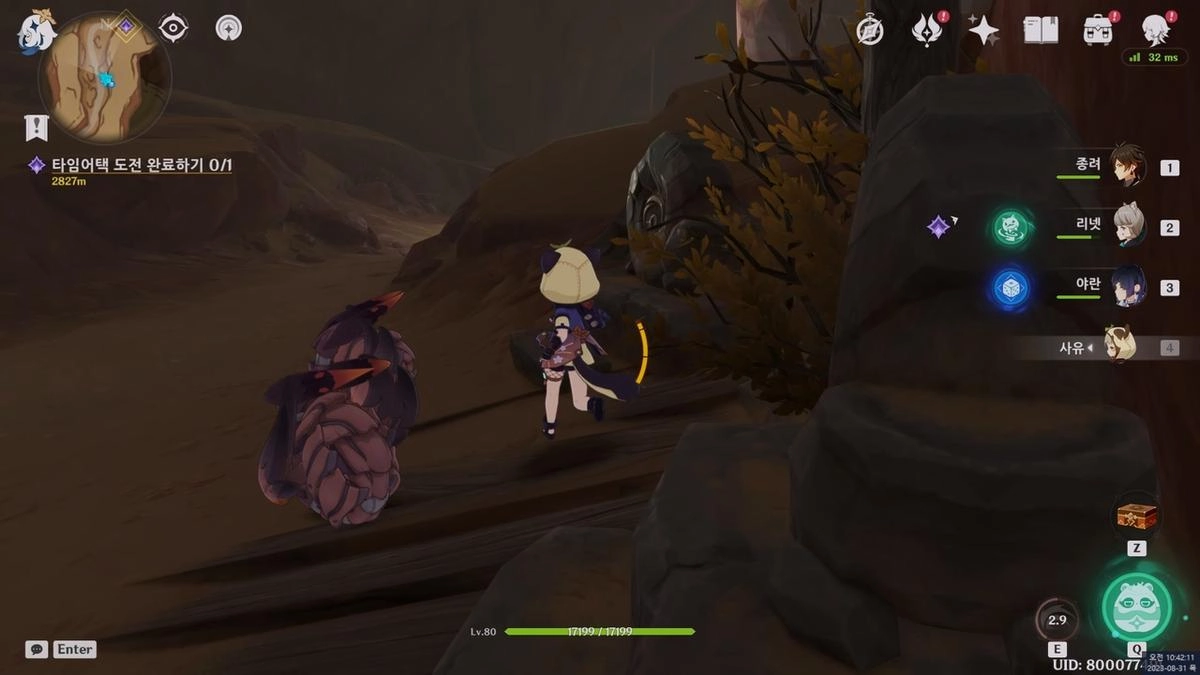This screenshot has height=675, width=1200.
Task: Click the gauge icon next to the eye
Action: (x=229, y=28)
